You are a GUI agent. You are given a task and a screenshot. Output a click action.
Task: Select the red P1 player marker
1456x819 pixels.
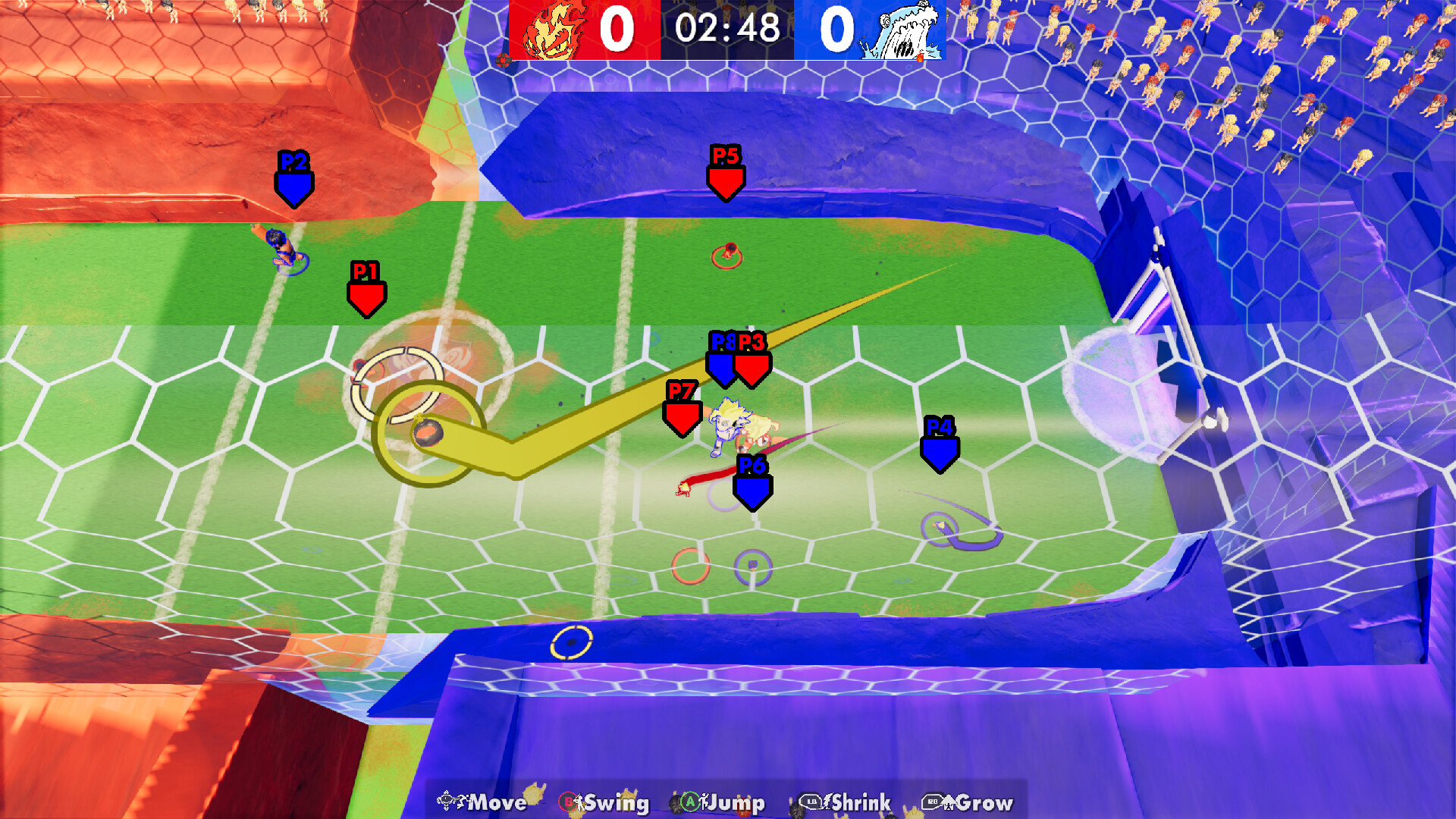point(367,292)
